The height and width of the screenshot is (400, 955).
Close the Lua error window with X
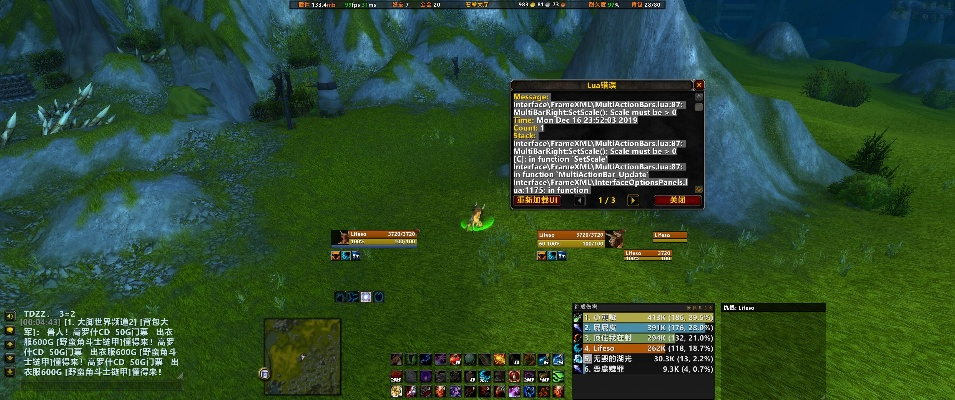pyautogui.click(x=699, y=86)
